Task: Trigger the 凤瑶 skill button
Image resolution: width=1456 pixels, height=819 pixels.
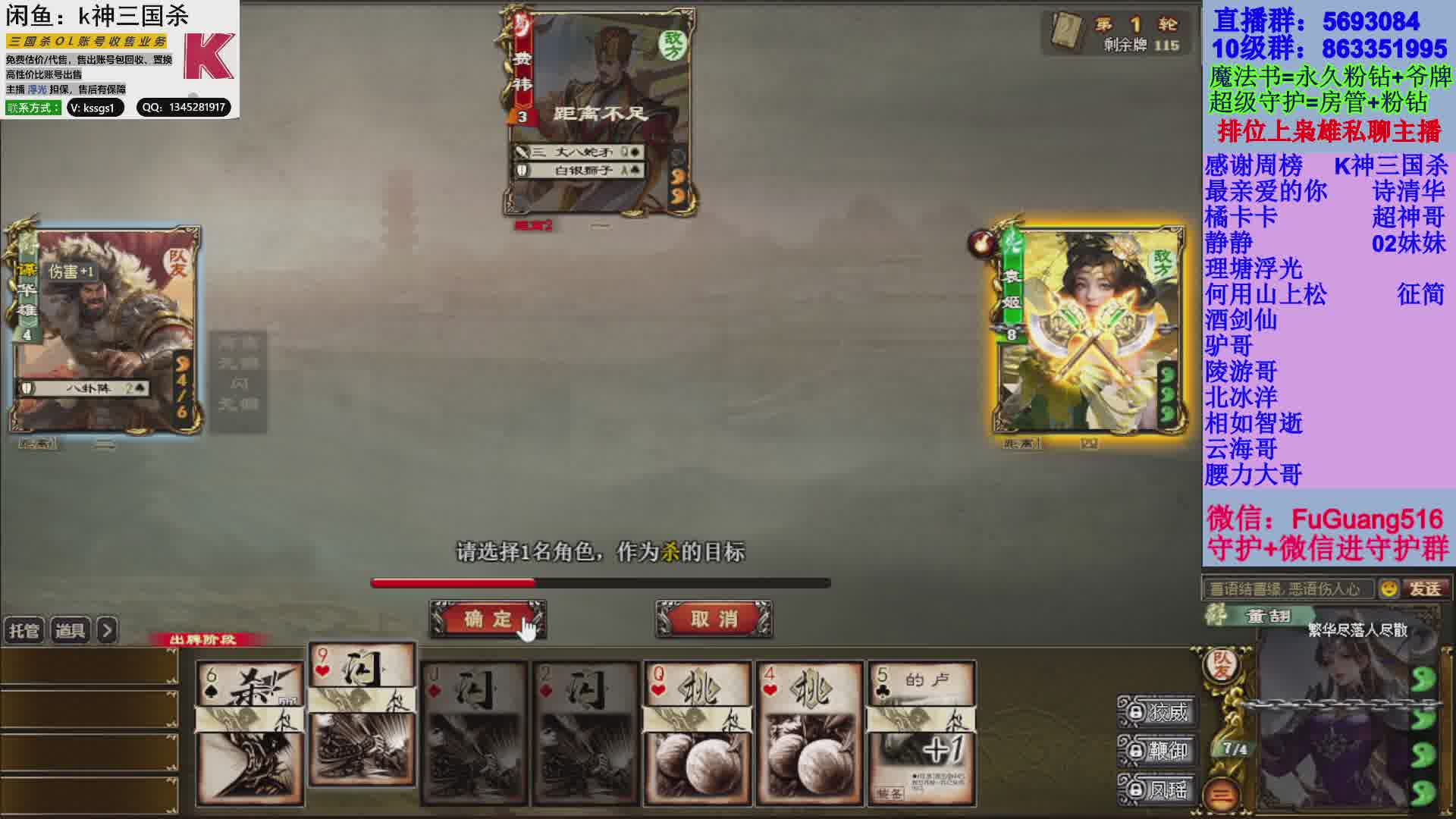Action: click(x=1158, y=789)
